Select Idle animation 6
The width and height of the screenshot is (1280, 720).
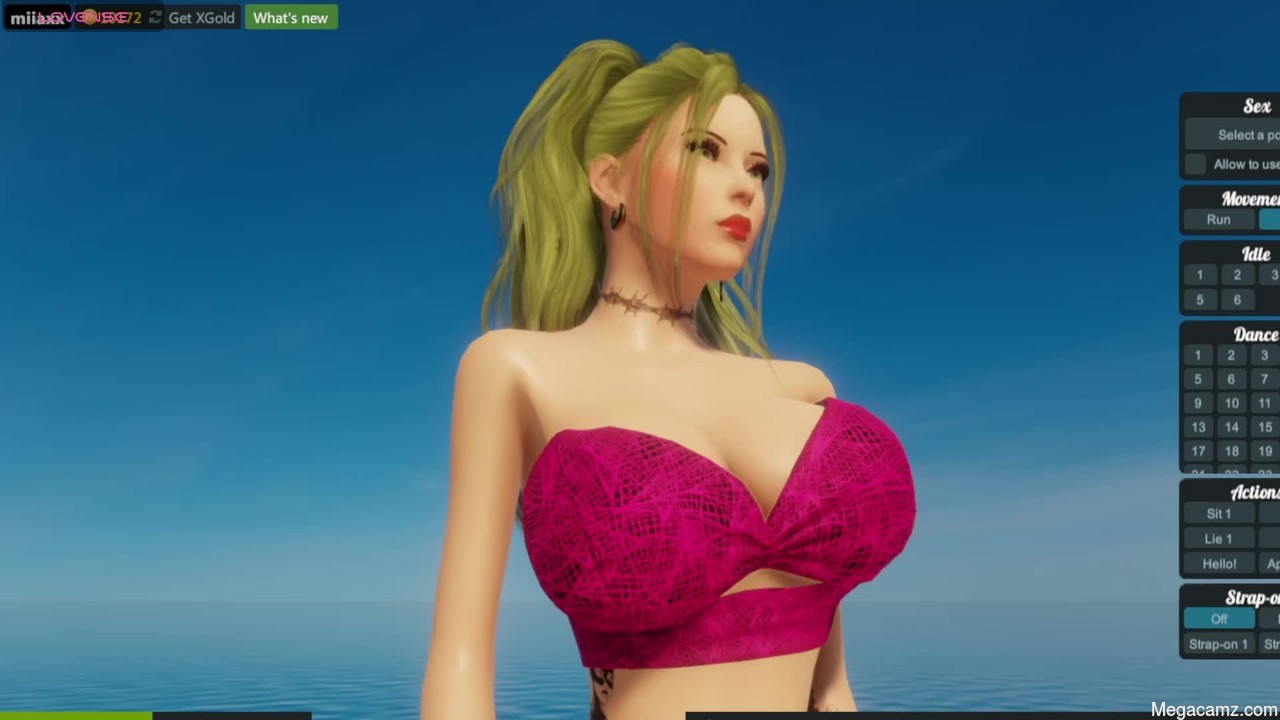point(1237,300)
